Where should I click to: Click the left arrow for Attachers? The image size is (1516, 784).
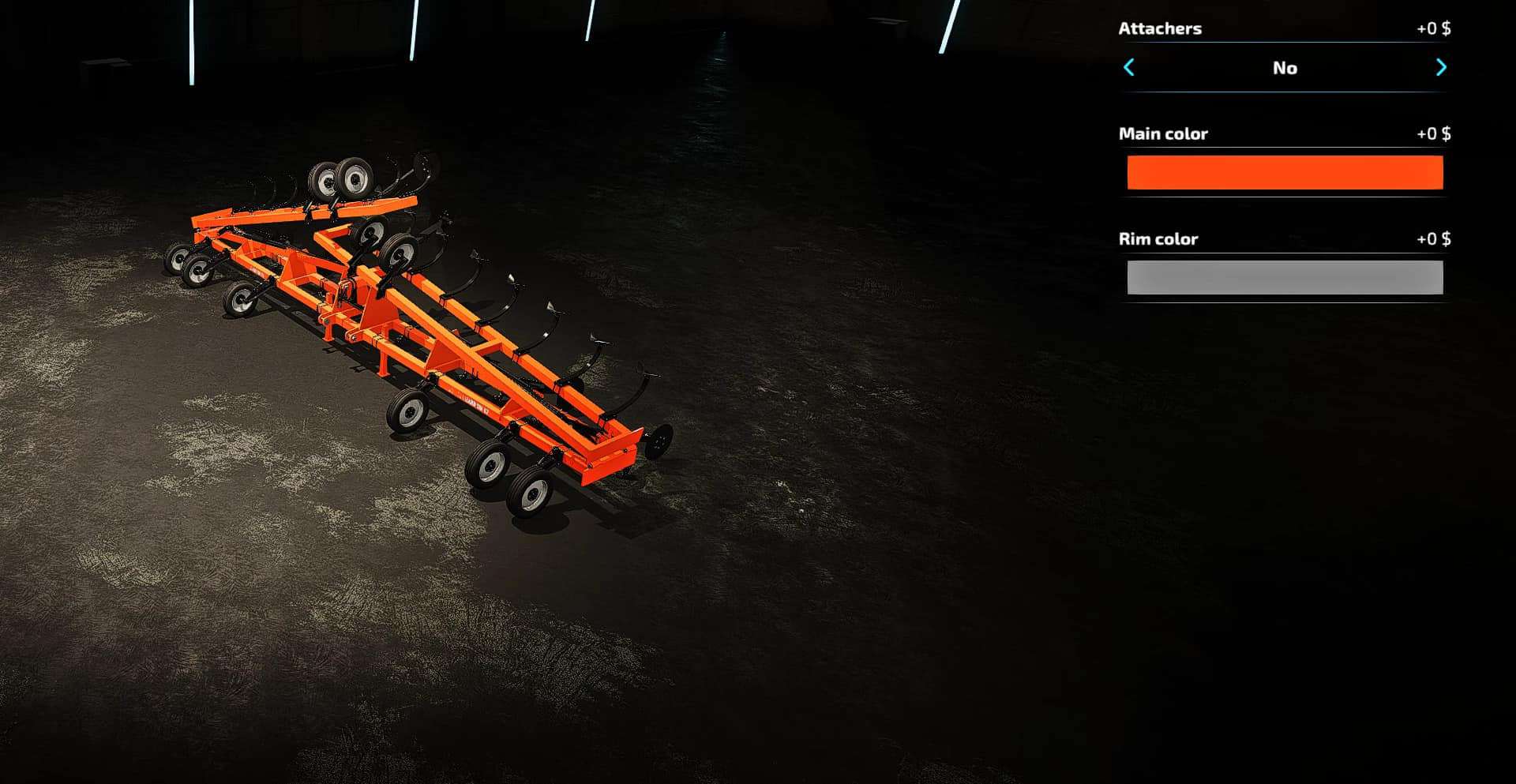(1129, 68)
